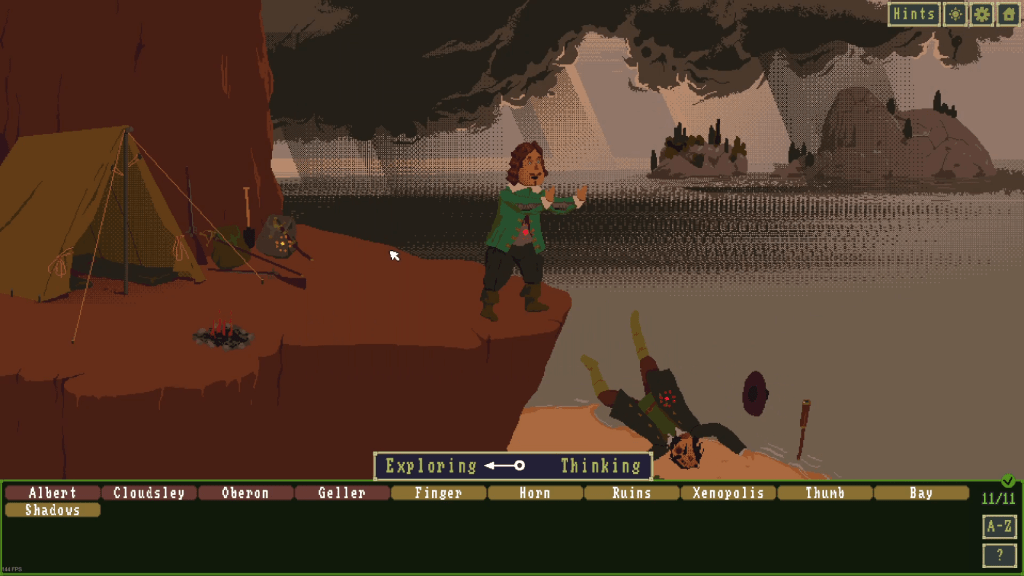Choose the "Shadows" word chip
The image size is (1024, 576).
point(53,510)
